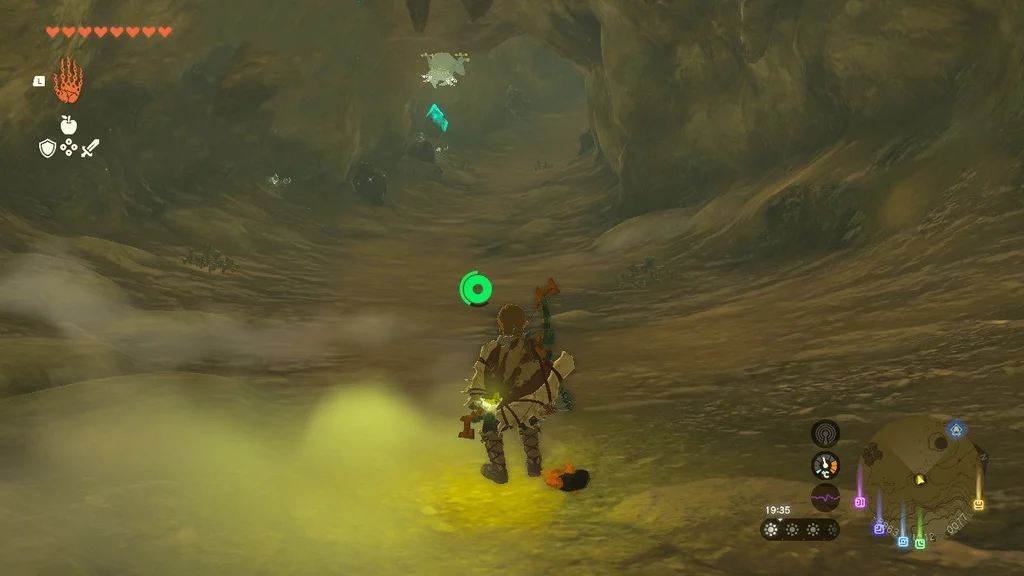Select the pink pin on the minimap
Viewport: 1024px width, 576px height.
pos(860,501)
